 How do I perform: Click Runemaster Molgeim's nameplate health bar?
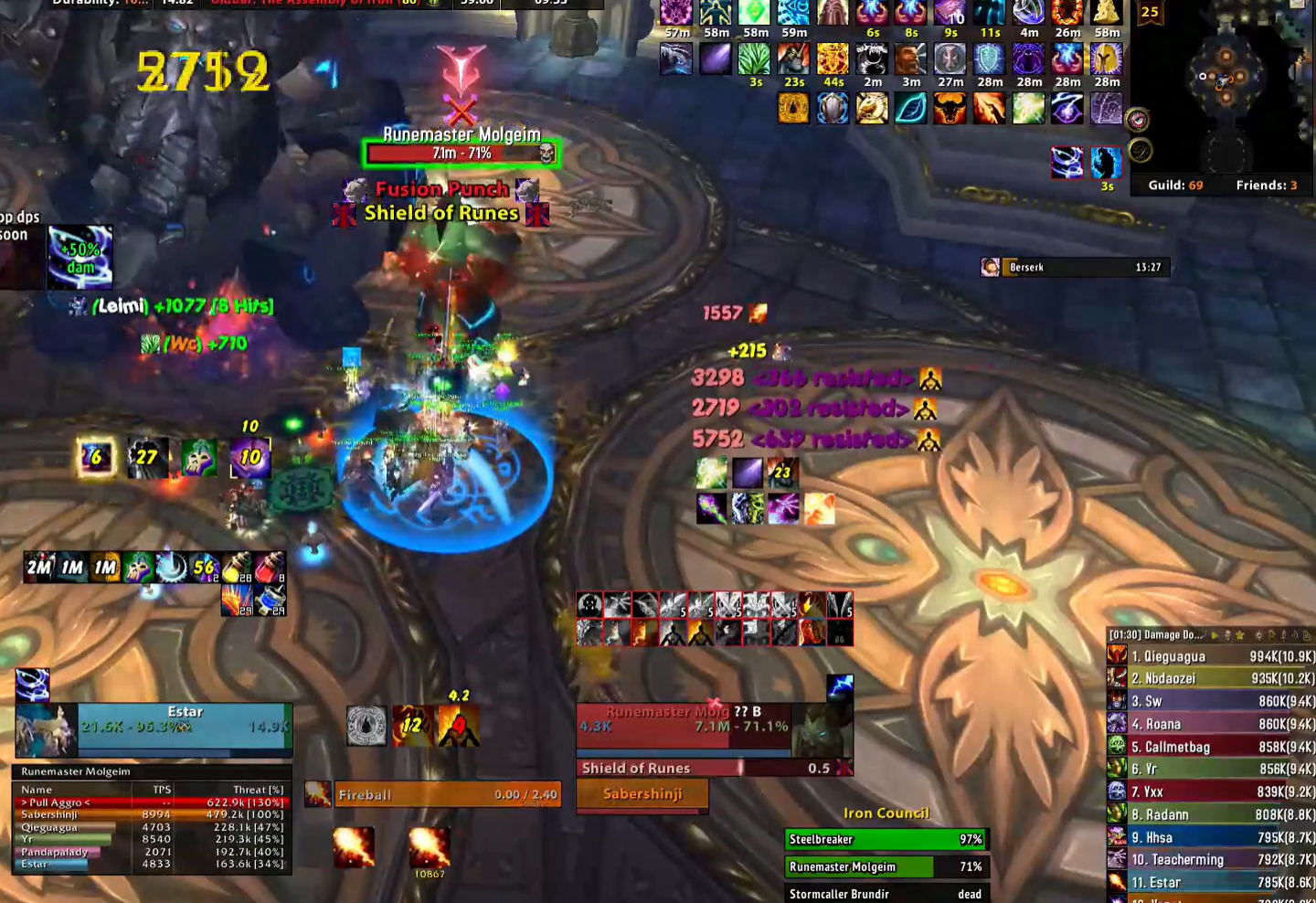(x=462, y=154)
